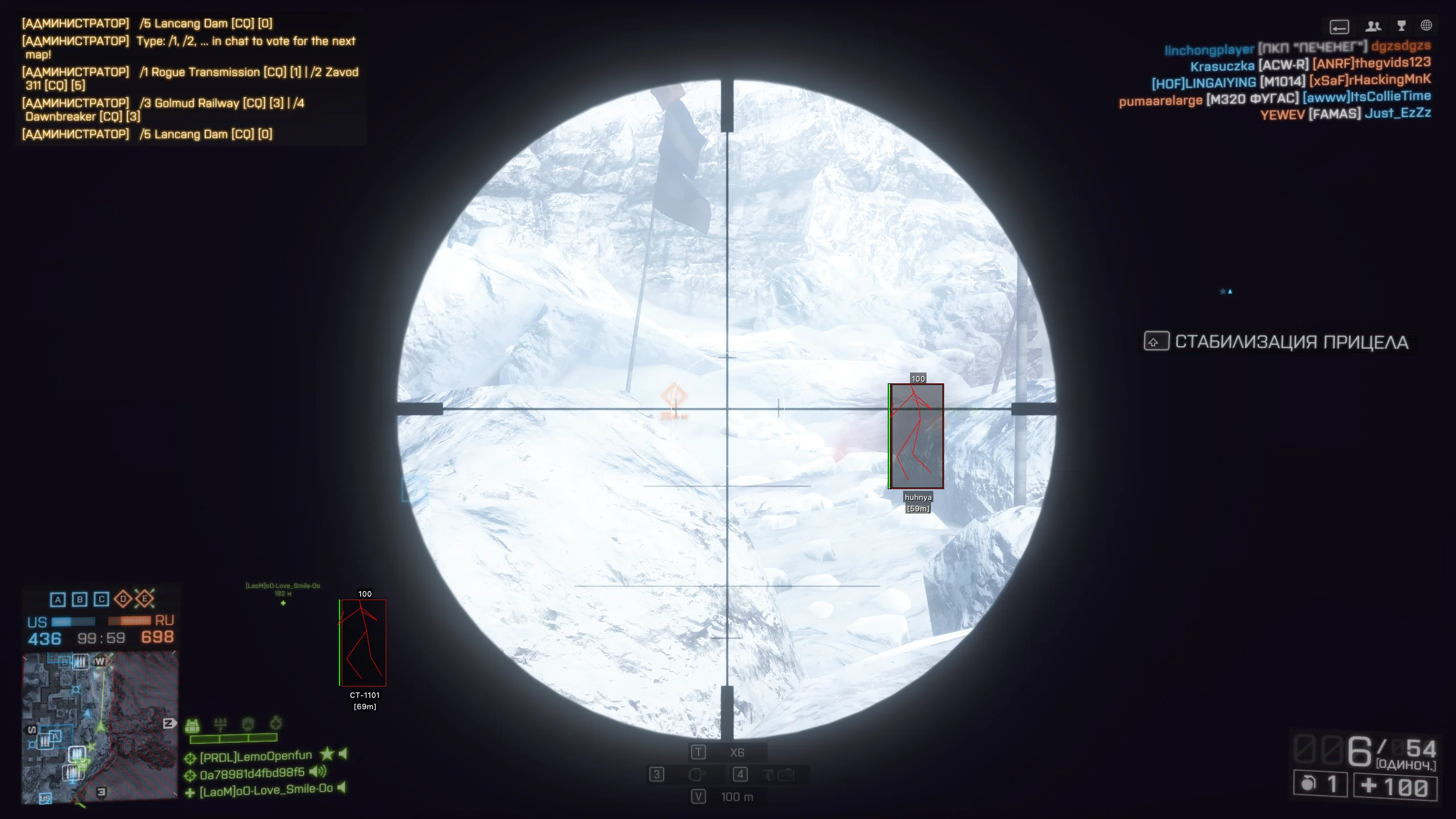This screenshot has width=1456, height=819.
Task: Click the back-arrow key icon top-right
Action: click(x=1339, y=27)
